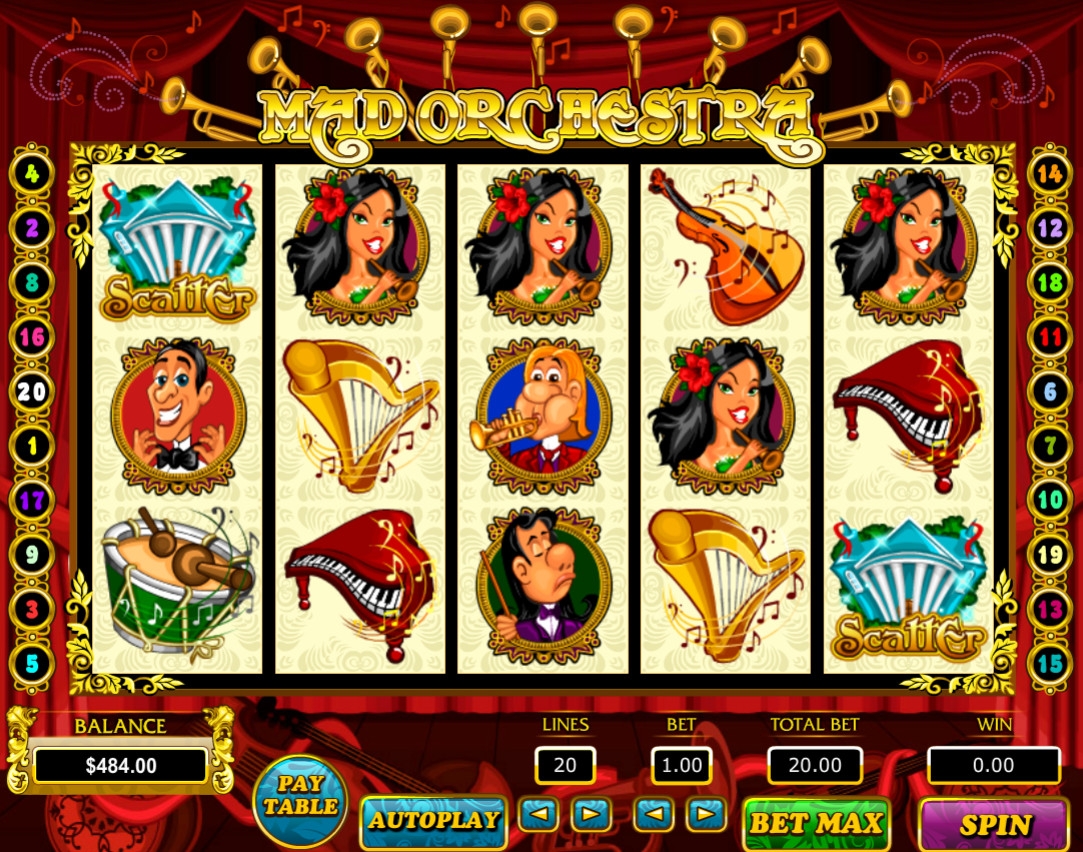Activate the Bet Max button
Image resolution: width=1083 pixels, height=852 pixels.
816,823
